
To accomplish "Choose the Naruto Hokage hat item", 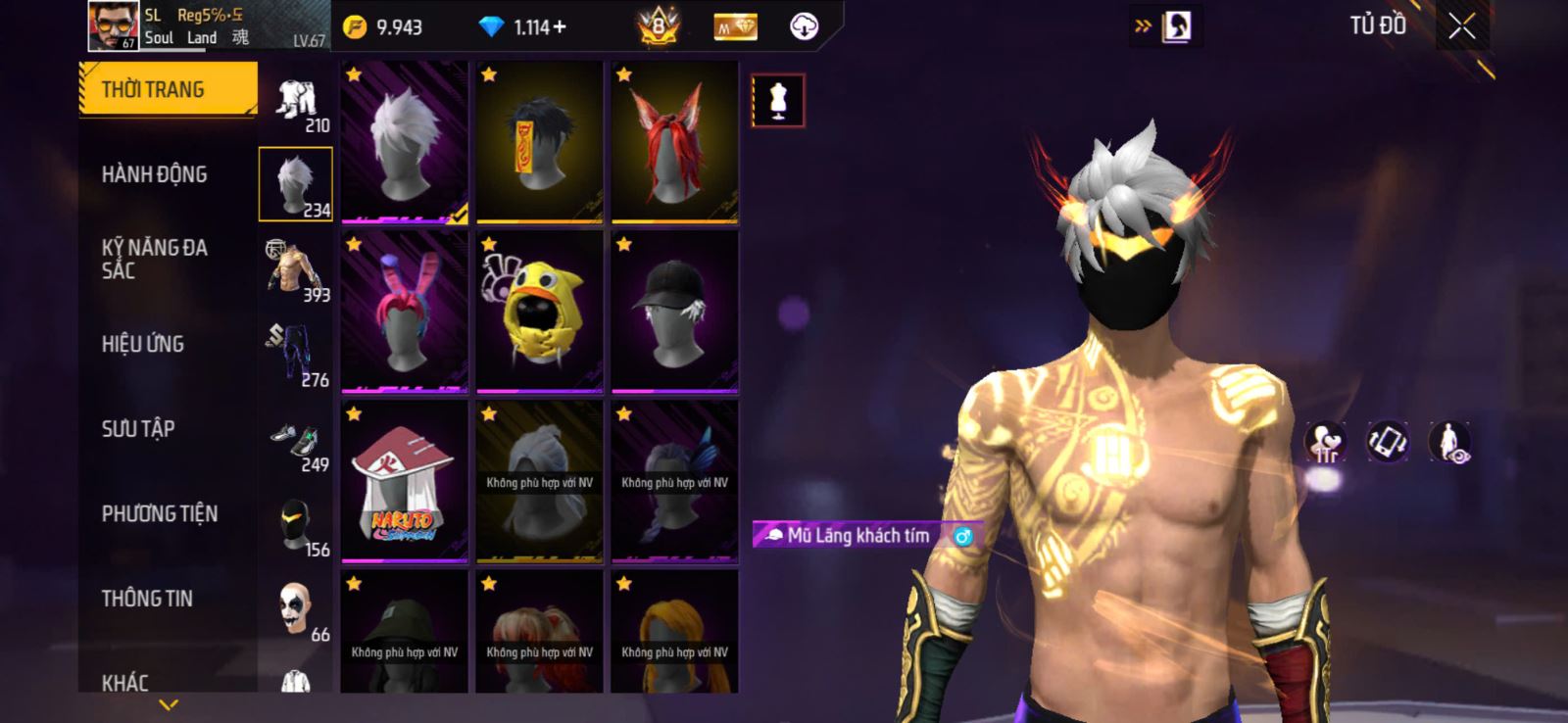I will pyautogui.click(x=405, y=481).
